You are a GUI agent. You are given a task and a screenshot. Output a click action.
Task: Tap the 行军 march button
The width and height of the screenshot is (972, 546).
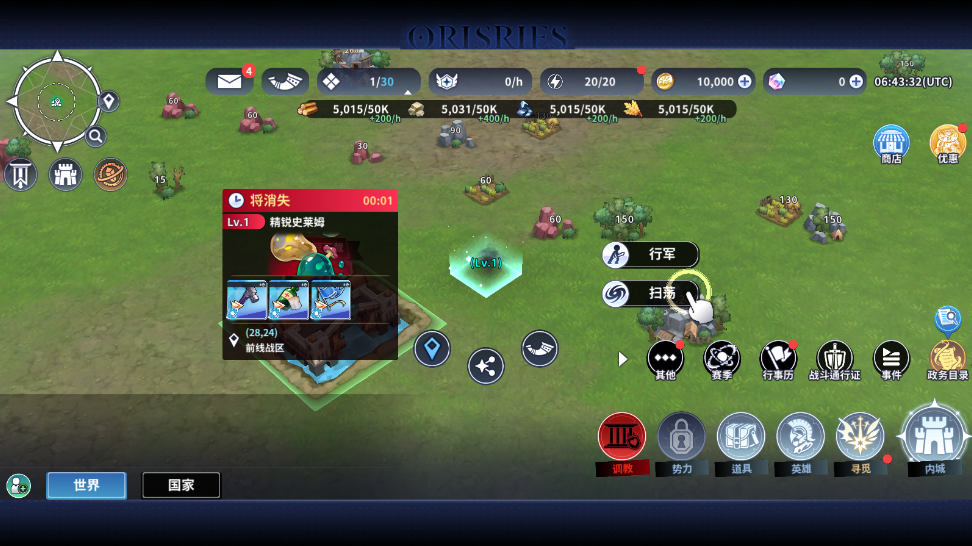point(650,255)
